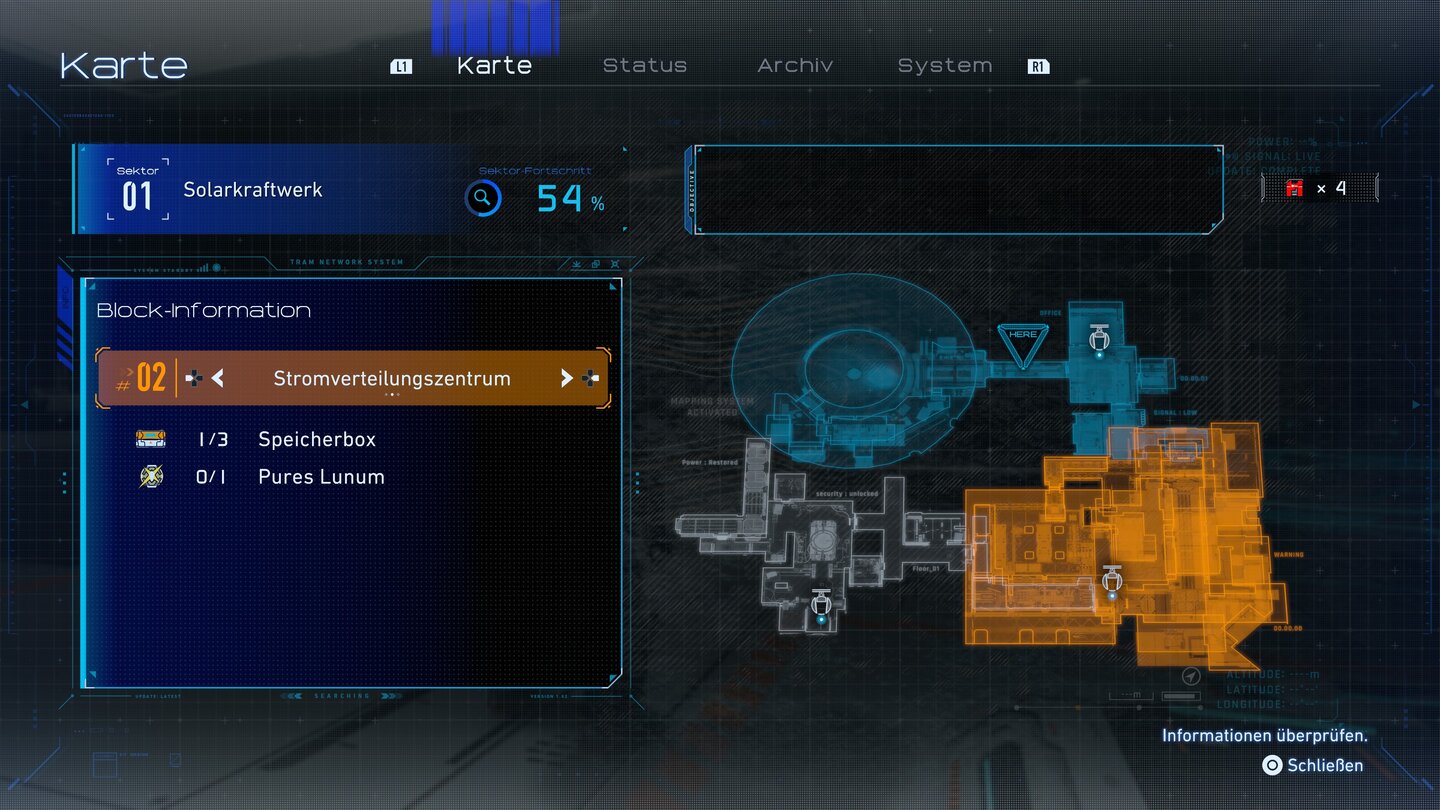Screen dimensions: 1440x810
Task: Click the sector progress magnifier icon
Action: point(483,198)
